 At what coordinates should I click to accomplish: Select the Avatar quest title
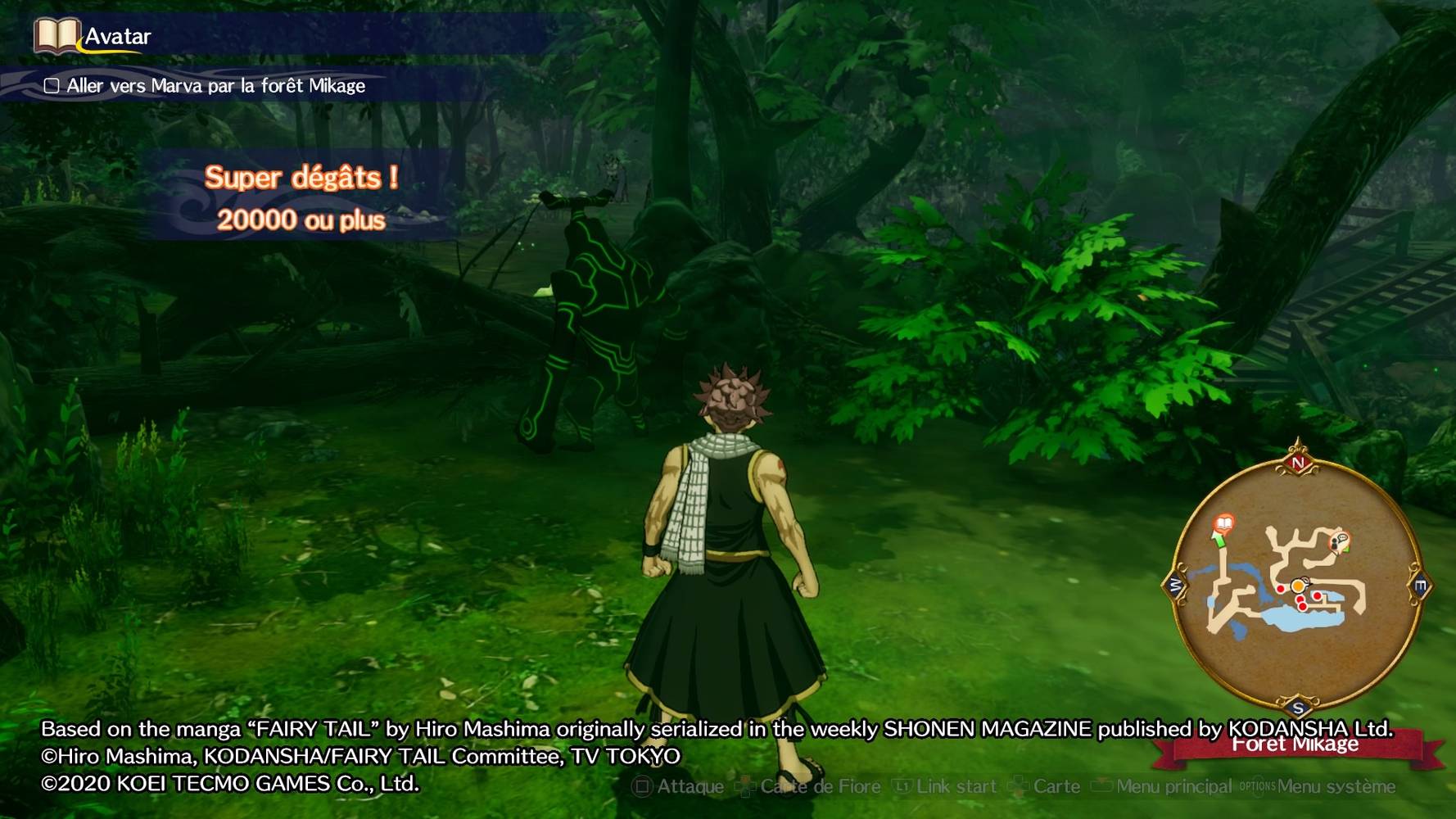[x=118, y=37]
